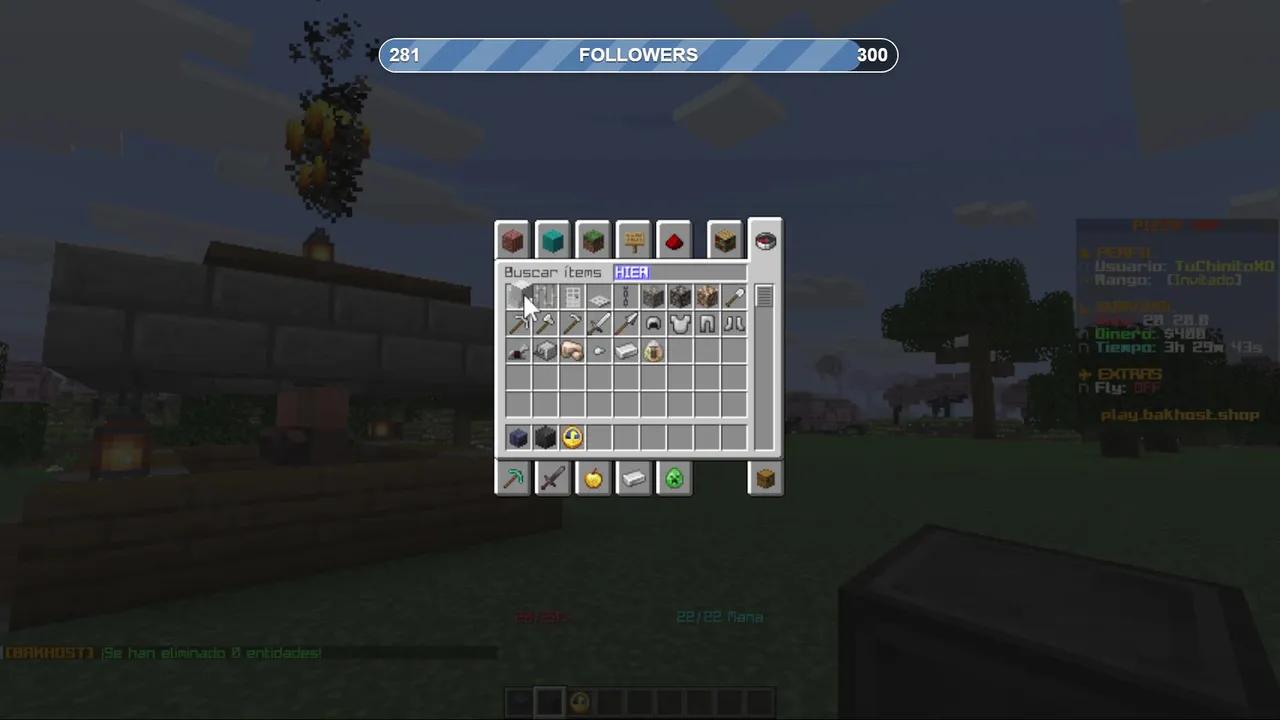Grab the iron ore block
The image size is (1280, 720).
pyautogui.click(x=653, y=297)
